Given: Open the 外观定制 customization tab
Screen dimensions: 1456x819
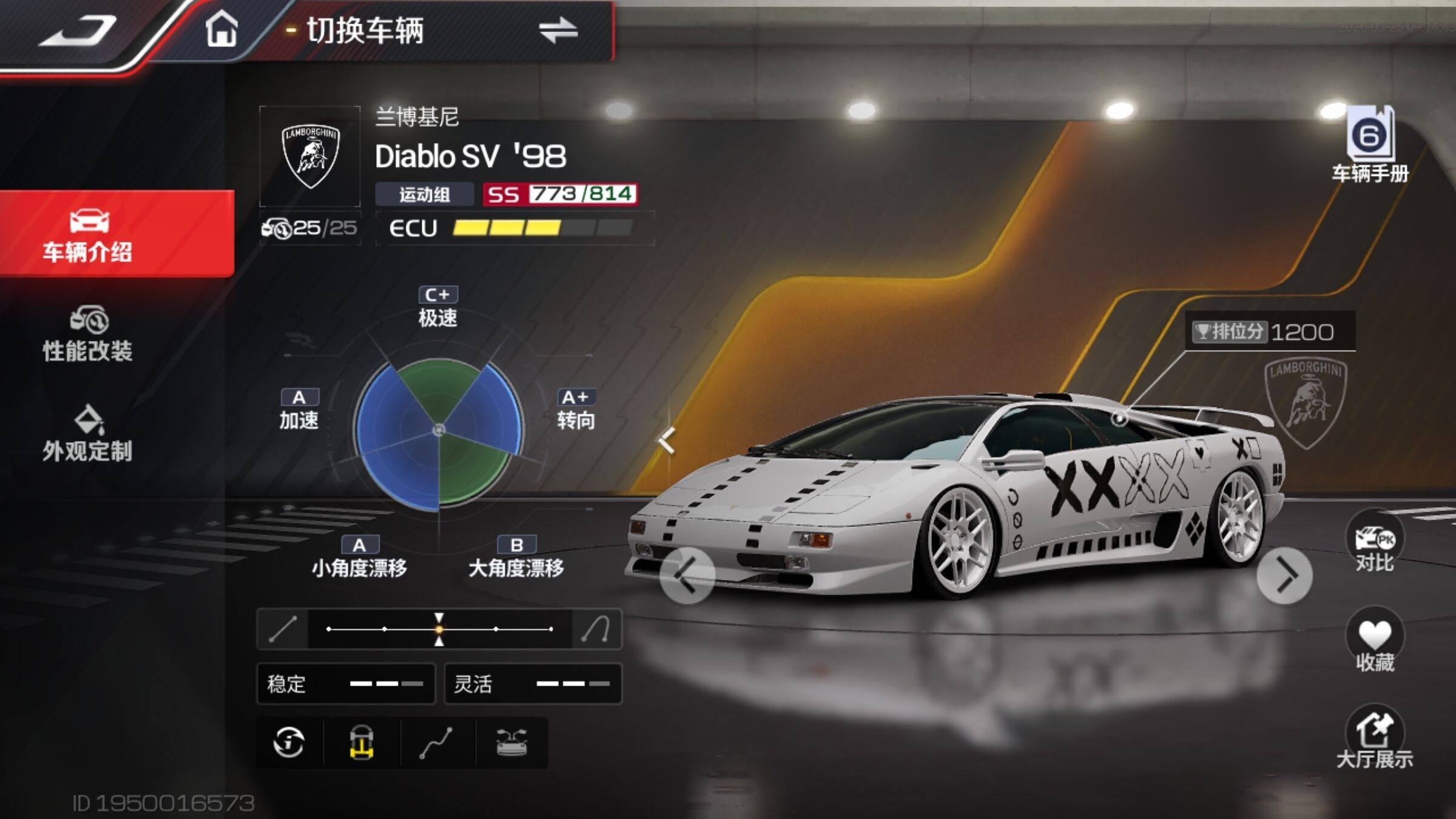Looking at the screenshot, I should [88, 434].
